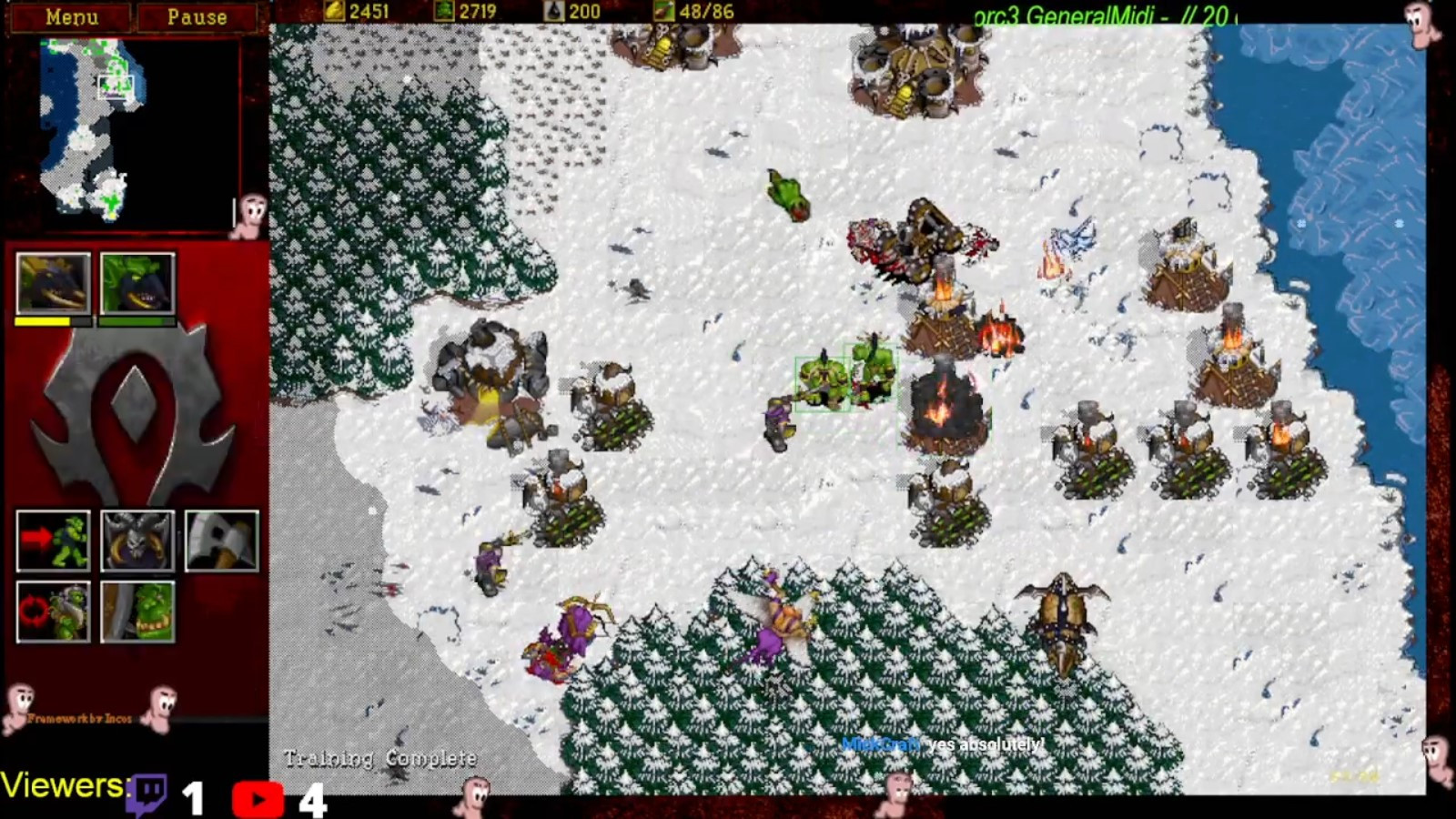Click the lumber resource icon

point(445,13)
